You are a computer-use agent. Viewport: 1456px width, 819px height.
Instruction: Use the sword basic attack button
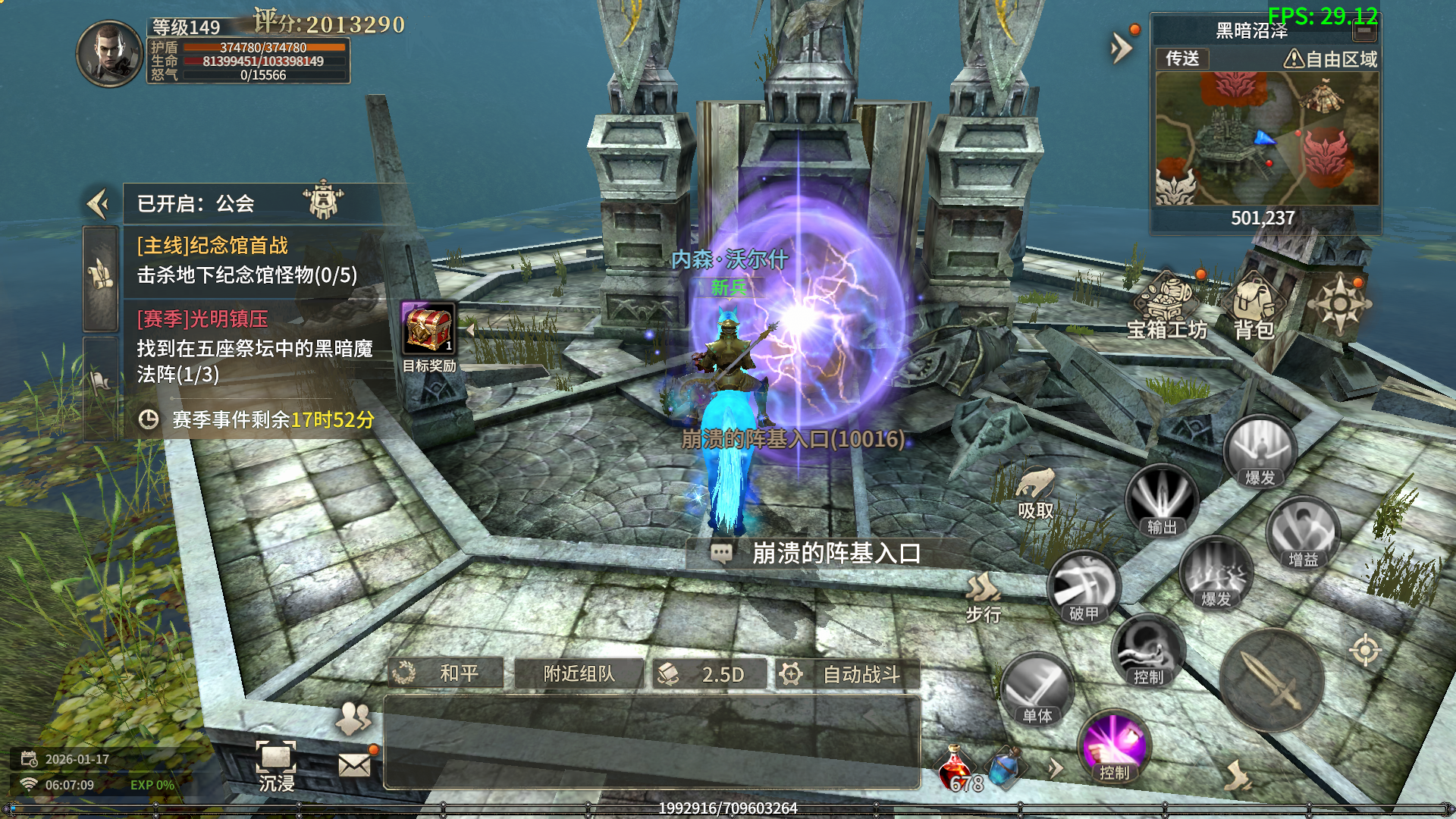pyautogui.click(x=1272, y=680)
